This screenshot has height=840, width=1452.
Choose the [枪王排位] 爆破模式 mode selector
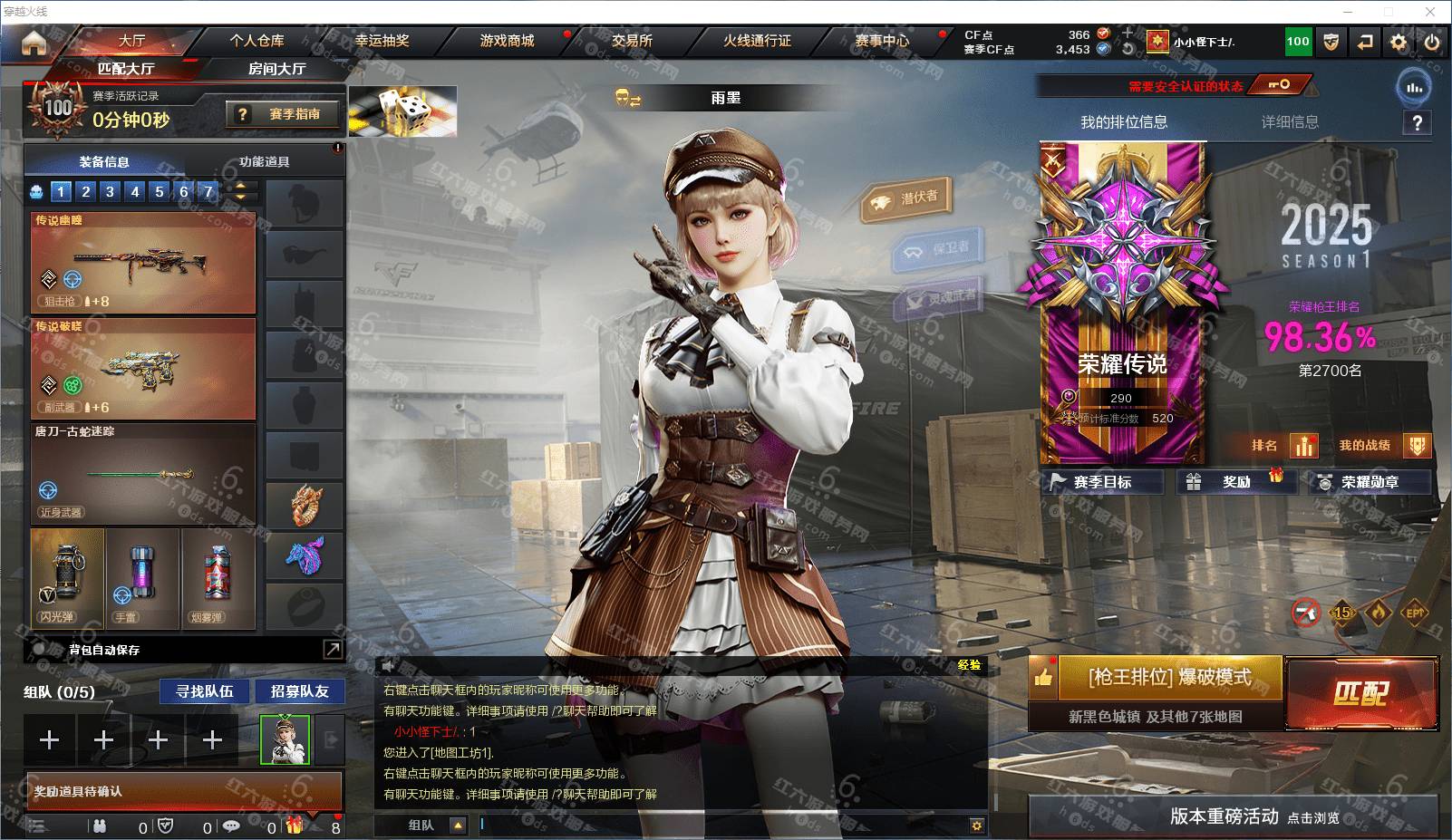click(1169, 678)
